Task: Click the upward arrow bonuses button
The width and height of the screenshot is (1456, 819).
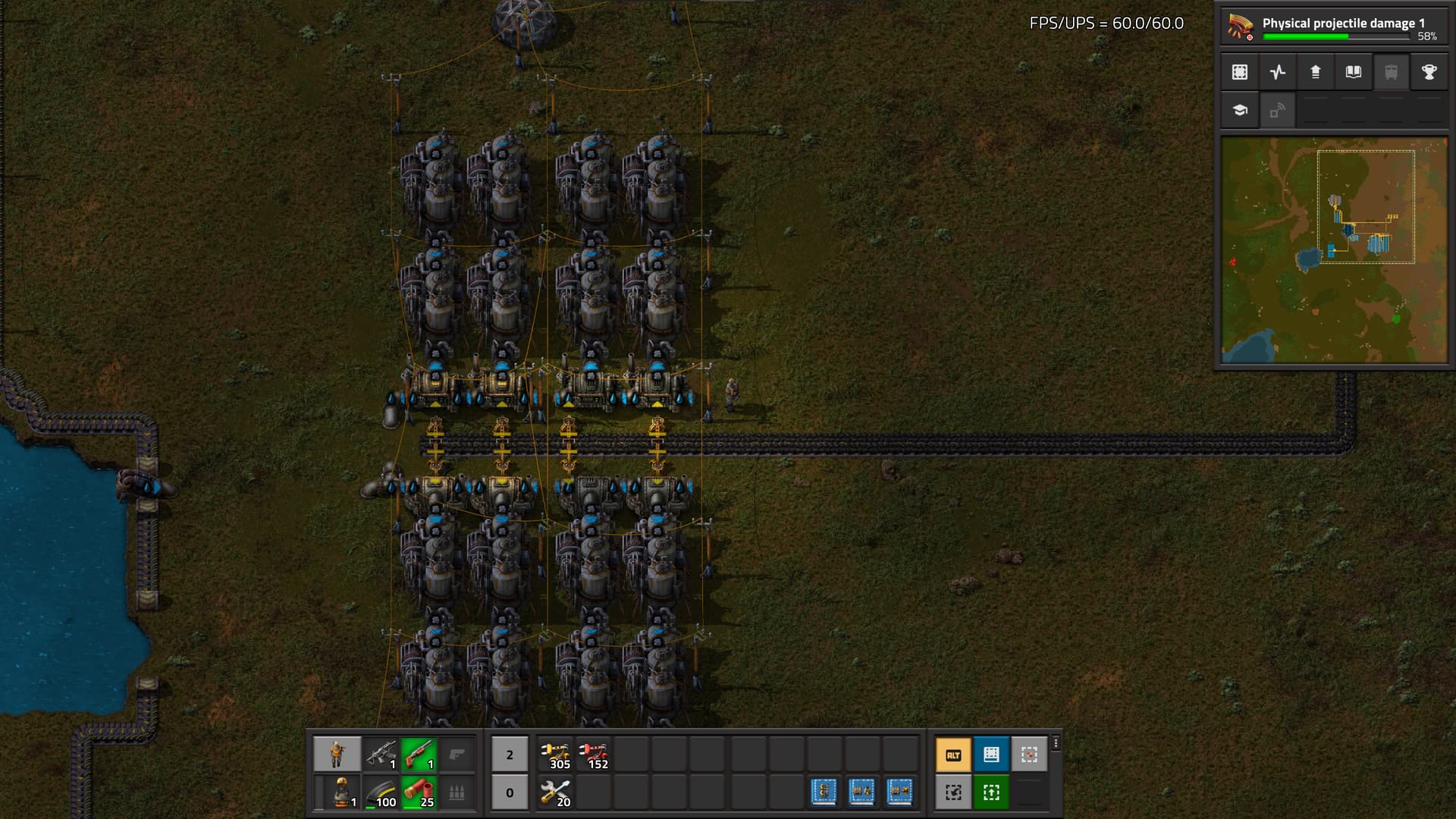Action: pos(1316,72)
